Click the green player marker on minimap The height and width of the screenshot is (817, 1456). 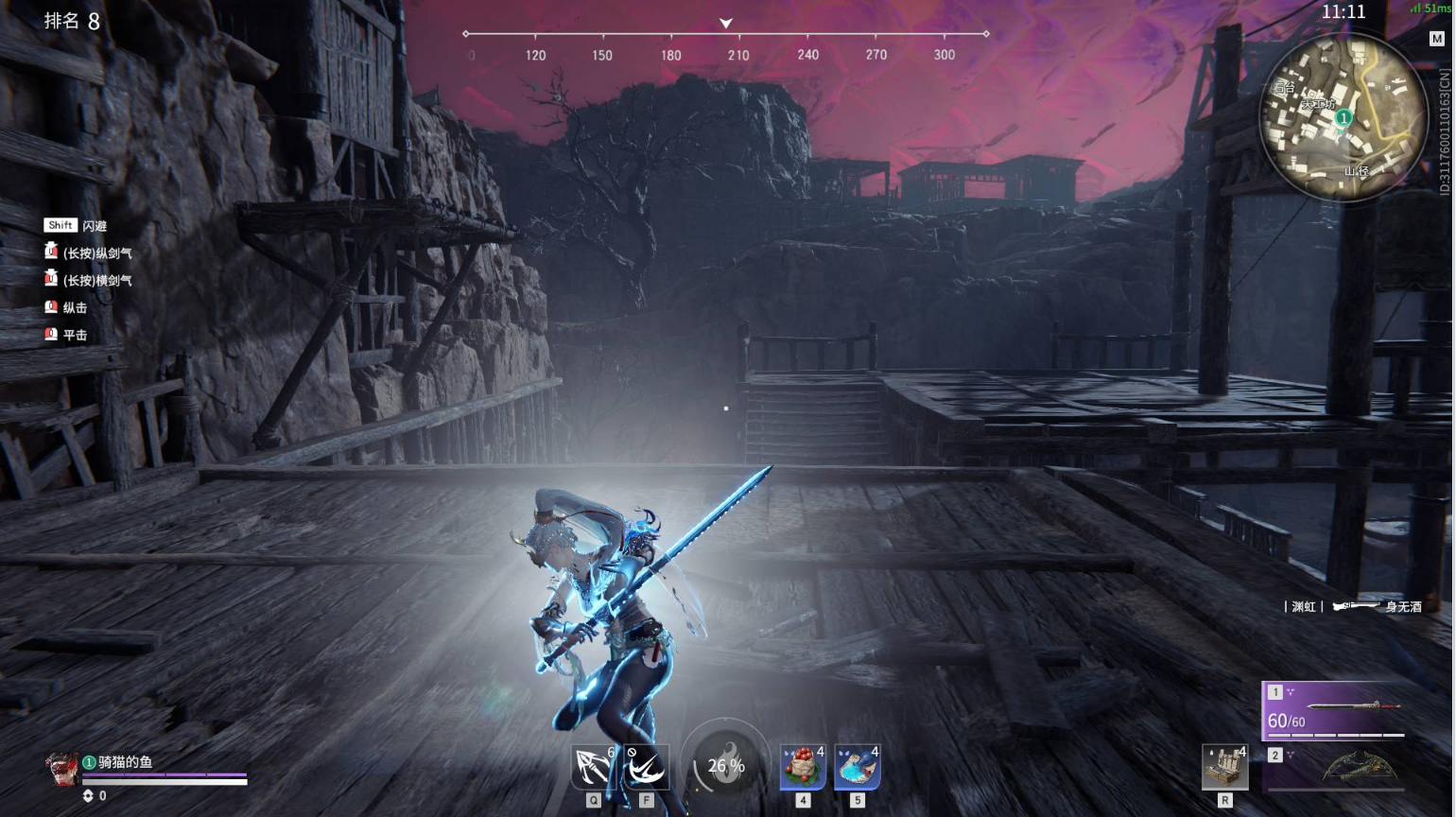[x=1343, y=117]
